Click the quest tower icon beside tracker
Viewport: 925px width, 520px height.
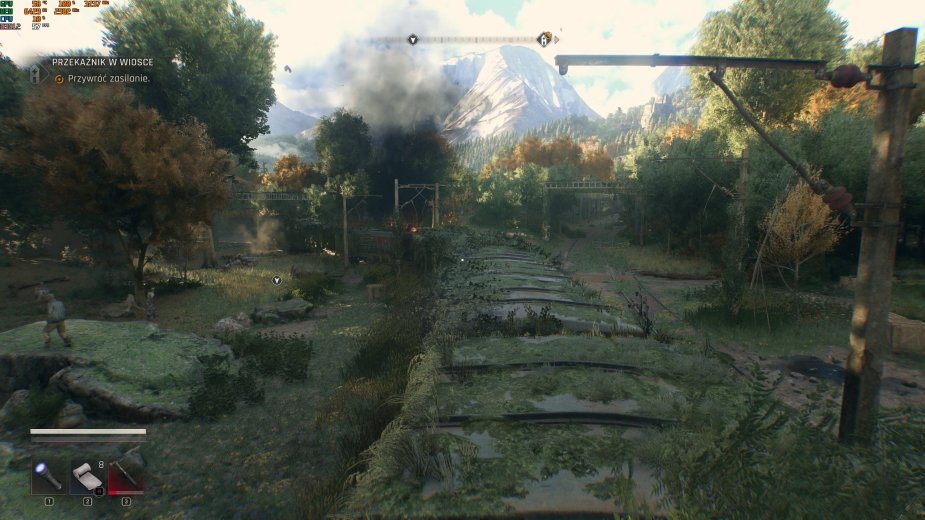coord(34,72)
